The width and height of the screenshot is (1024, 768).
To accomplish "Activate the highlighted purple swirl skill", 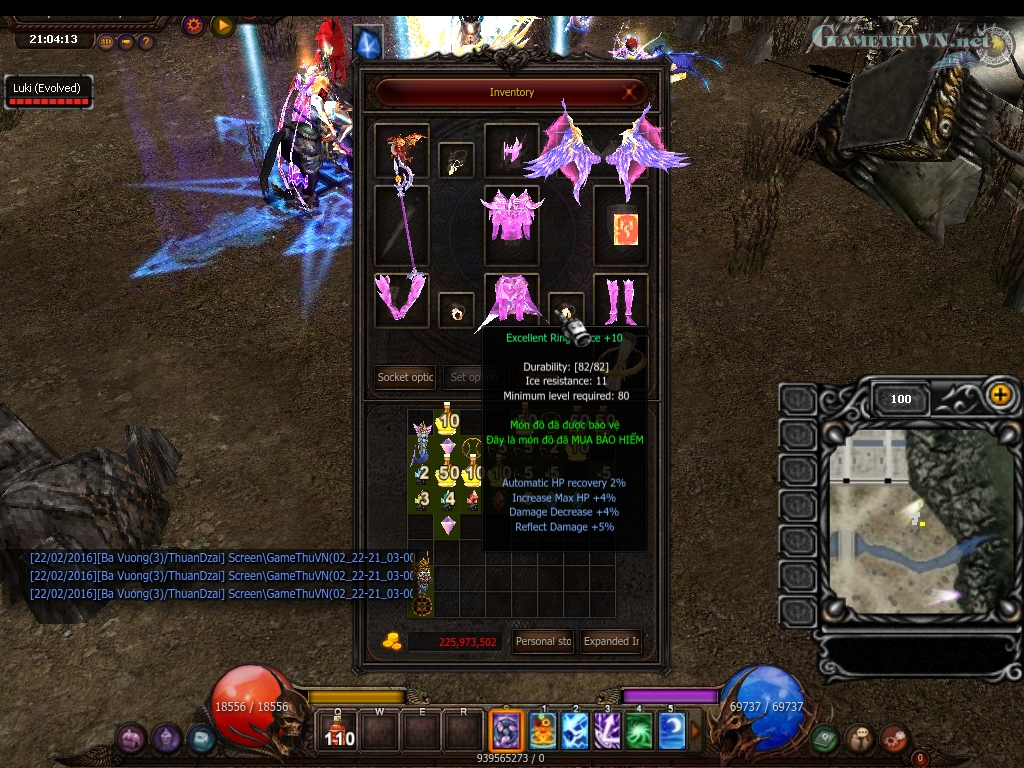I will point(506,730).
